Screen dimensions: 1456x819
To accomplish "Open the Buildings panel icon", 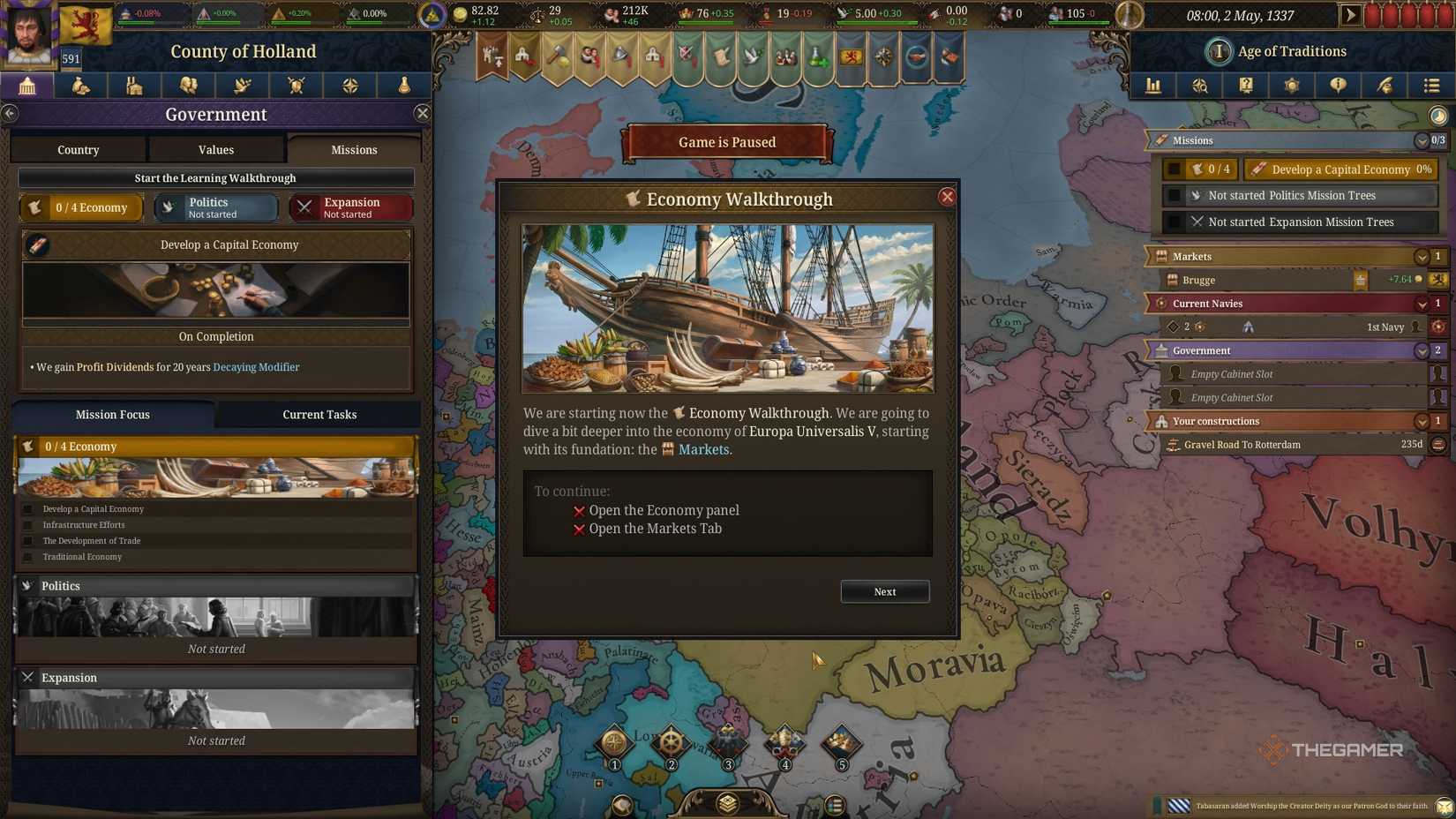I will 135,86.
